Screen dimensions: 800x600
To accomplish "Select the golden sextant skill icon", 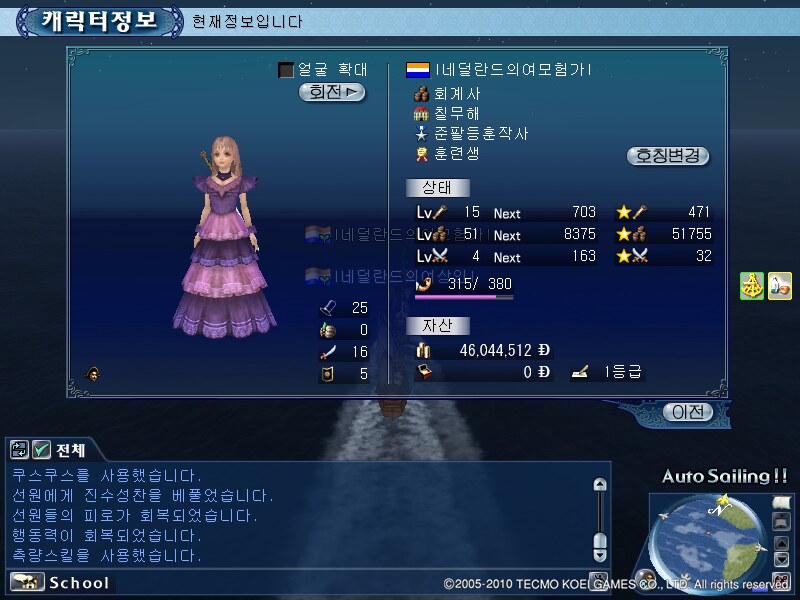I will click(752, 285).
